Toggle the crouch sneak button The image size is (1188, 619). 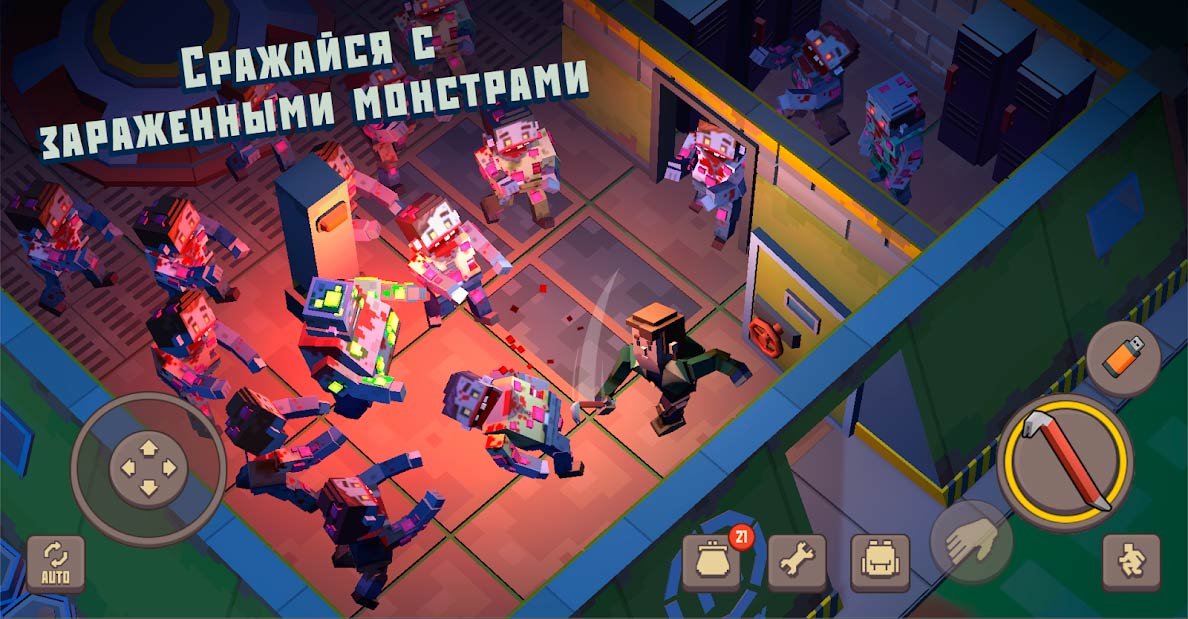click(x=1131, y=563)
